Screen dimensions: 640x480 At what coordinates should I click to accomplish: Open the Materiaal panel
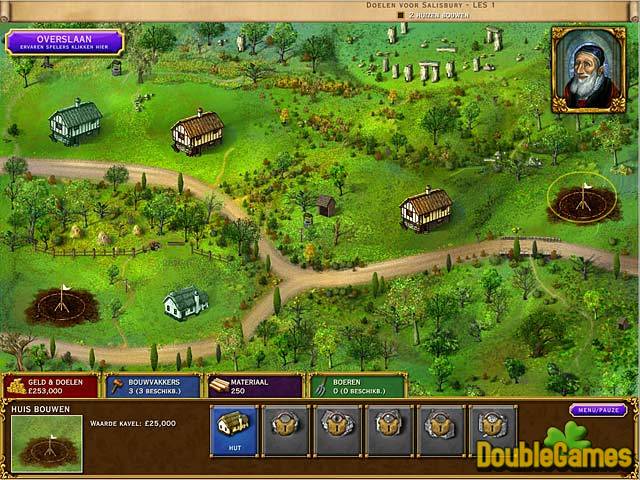tap(254, 386)
